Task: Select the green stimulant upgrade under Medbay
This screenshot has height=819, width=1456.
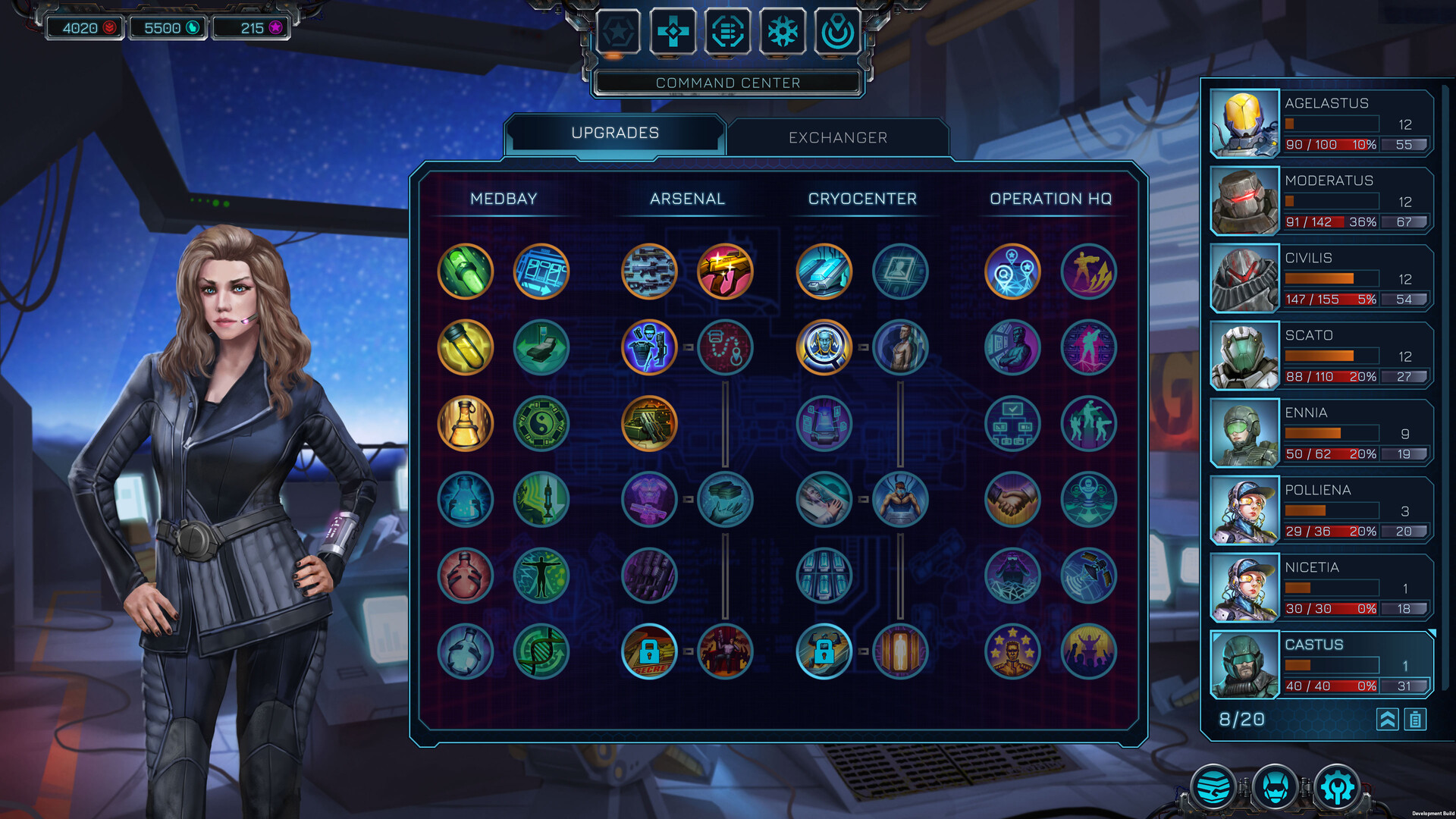Action: 465,271
